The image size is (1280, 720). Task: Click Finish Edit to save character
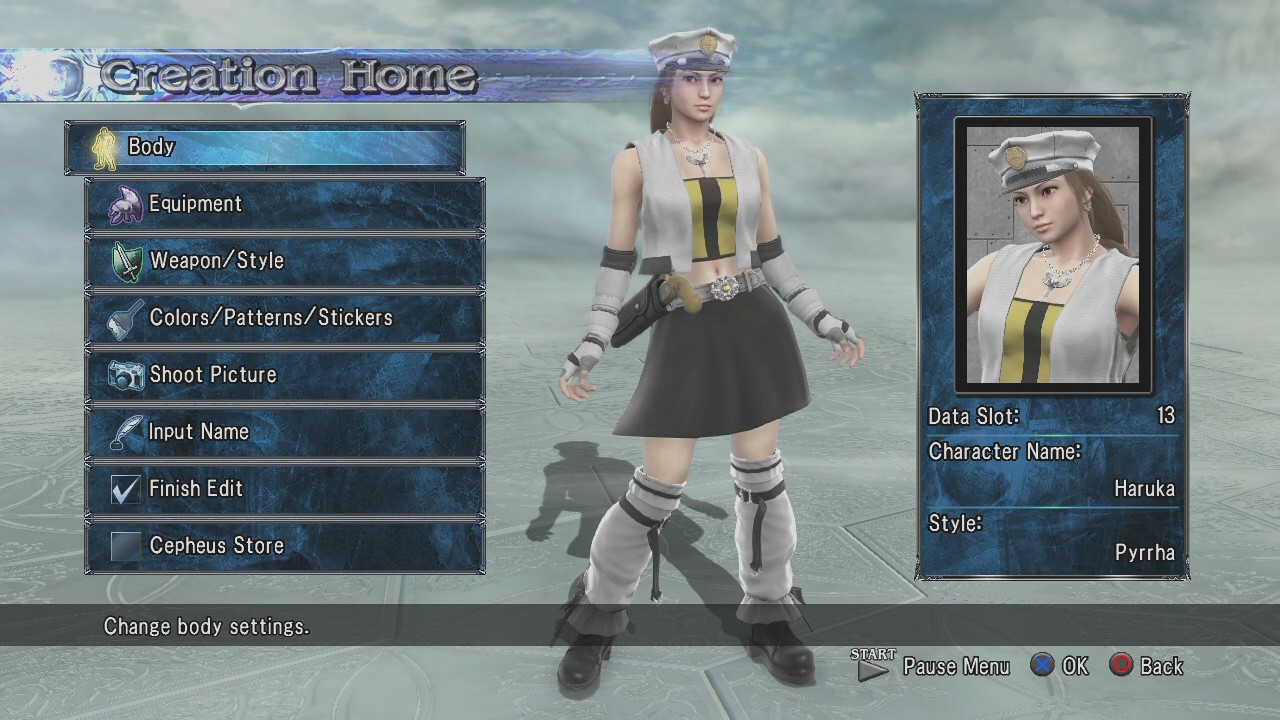[285, 489]
